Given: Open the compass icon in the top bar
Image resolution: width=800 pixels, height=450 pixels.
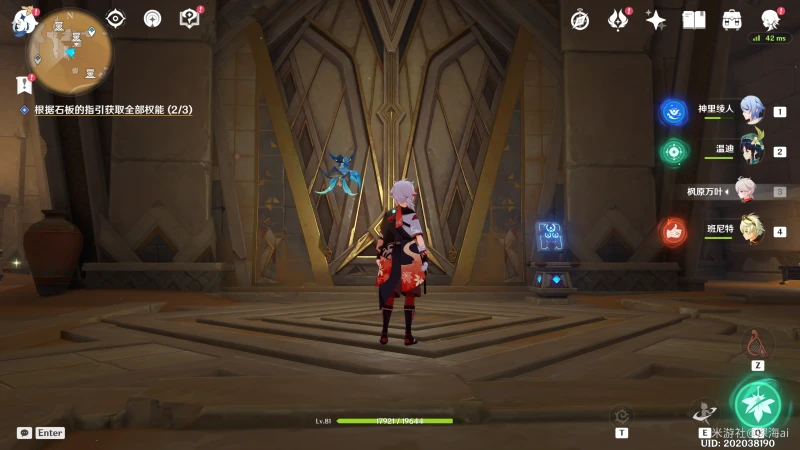Looking at the screenshot, I should 580,20.
